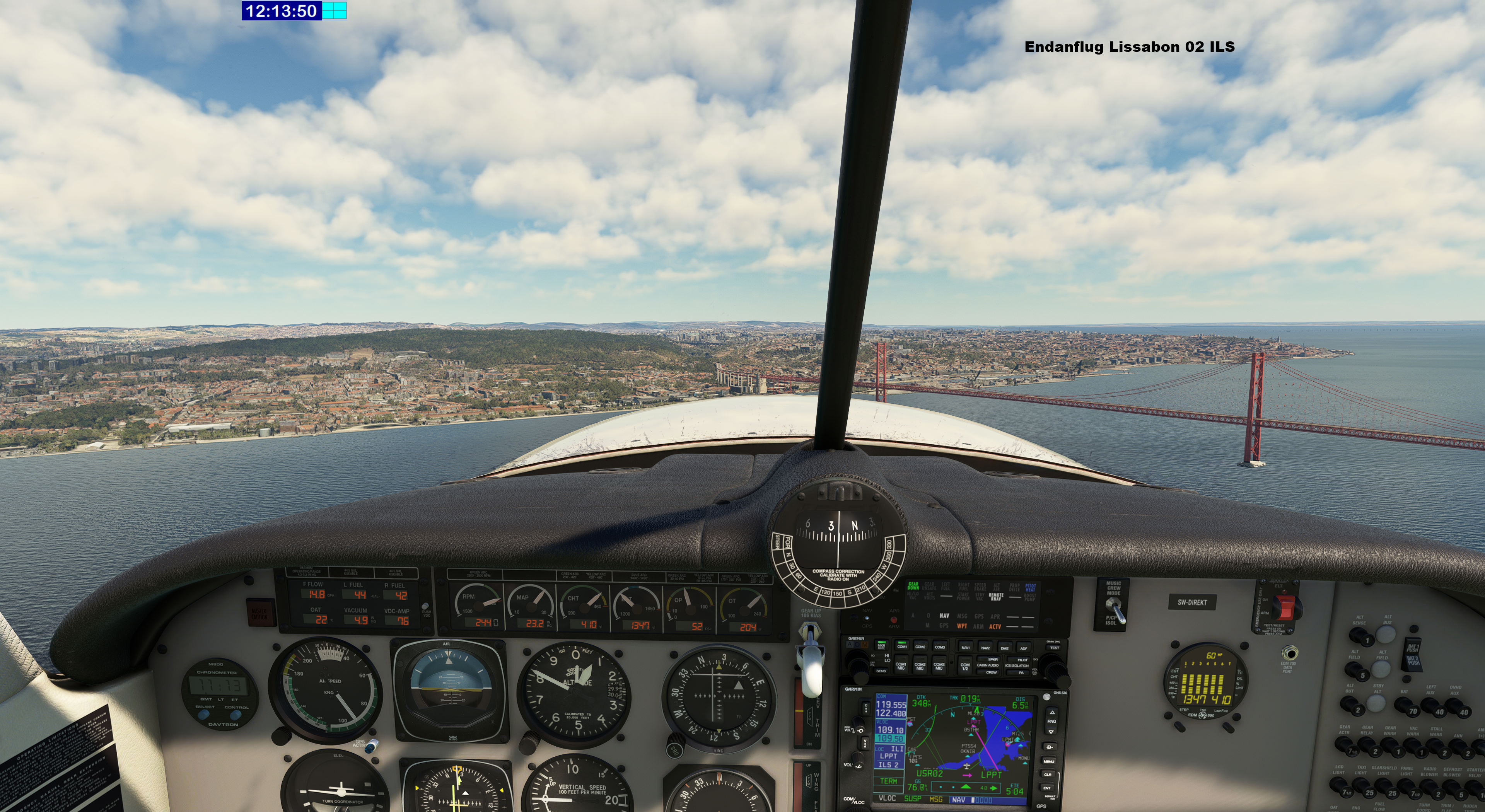Toggle the red ELT emergency switch

(1284, 607)
